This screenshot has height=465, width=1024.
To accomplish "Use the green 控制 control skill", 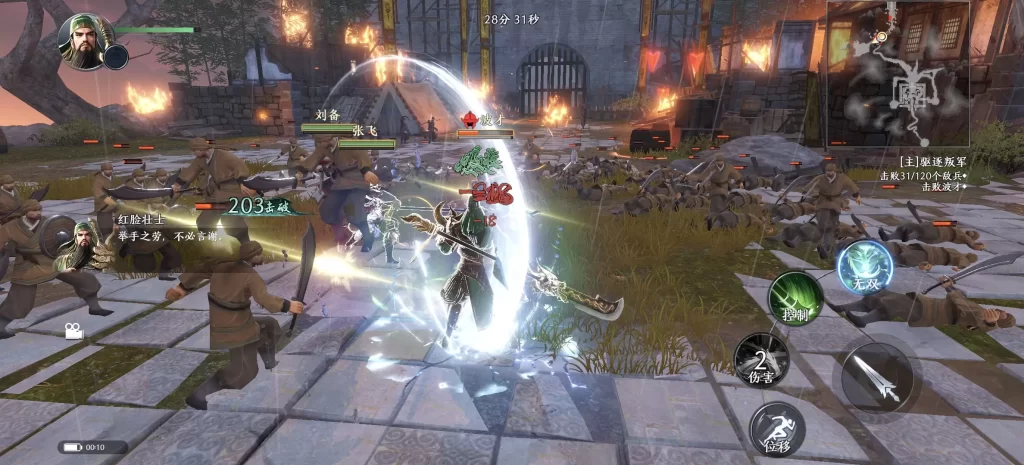I will point(796,298).
